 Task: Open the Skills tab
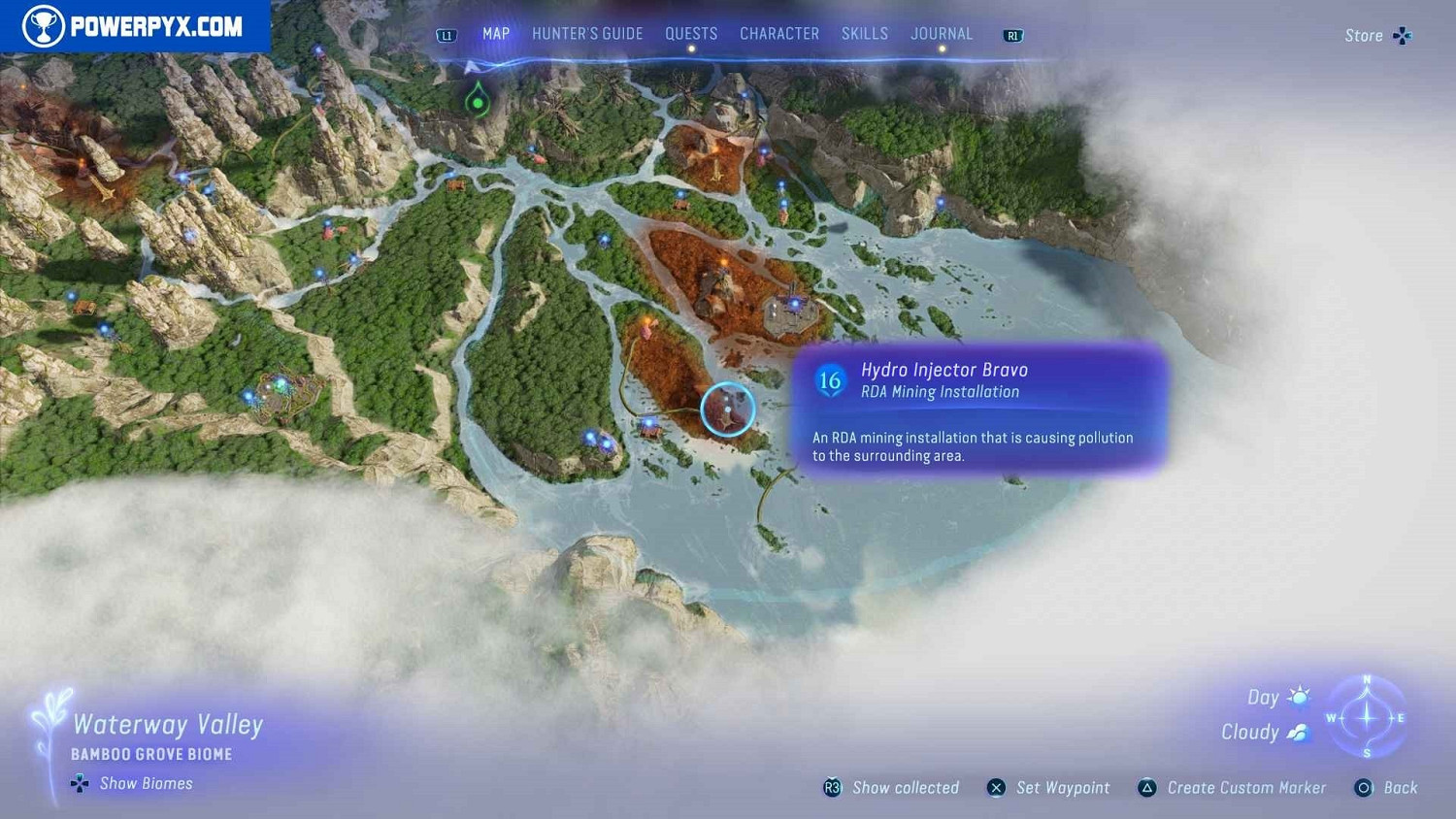865,34
